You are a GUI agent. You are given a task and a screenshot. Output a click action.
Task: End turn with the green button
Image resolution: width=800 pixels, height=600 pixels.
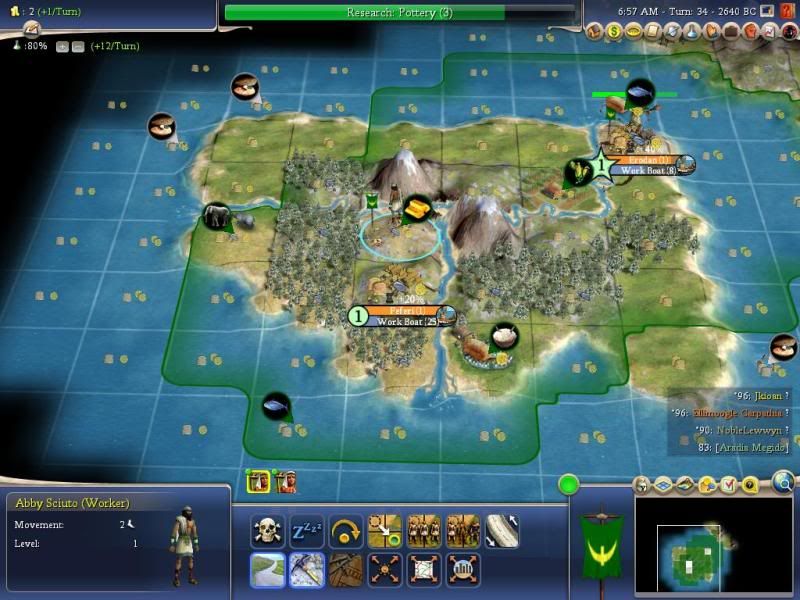coord(569,487)
